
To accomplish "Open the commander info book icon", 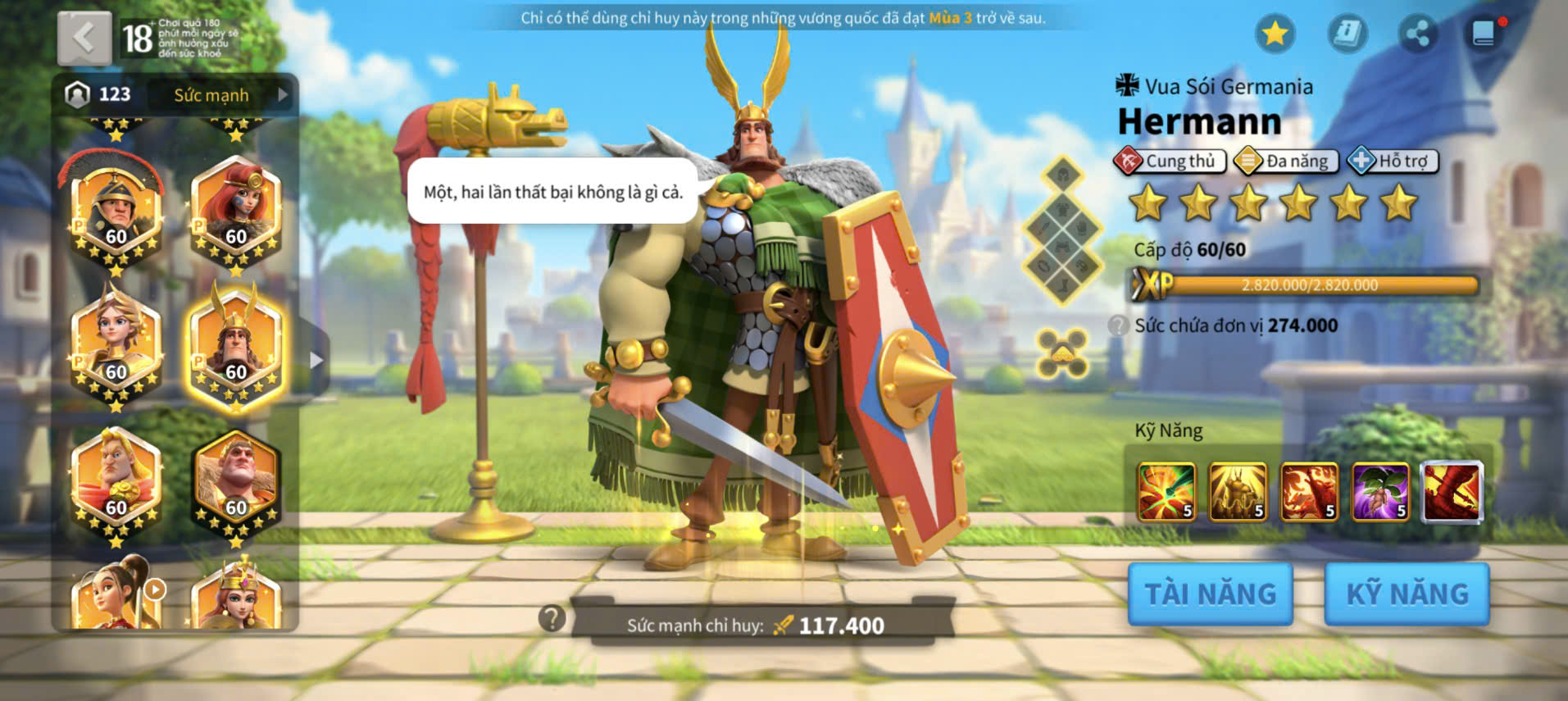I will [x=1347, y=34].
